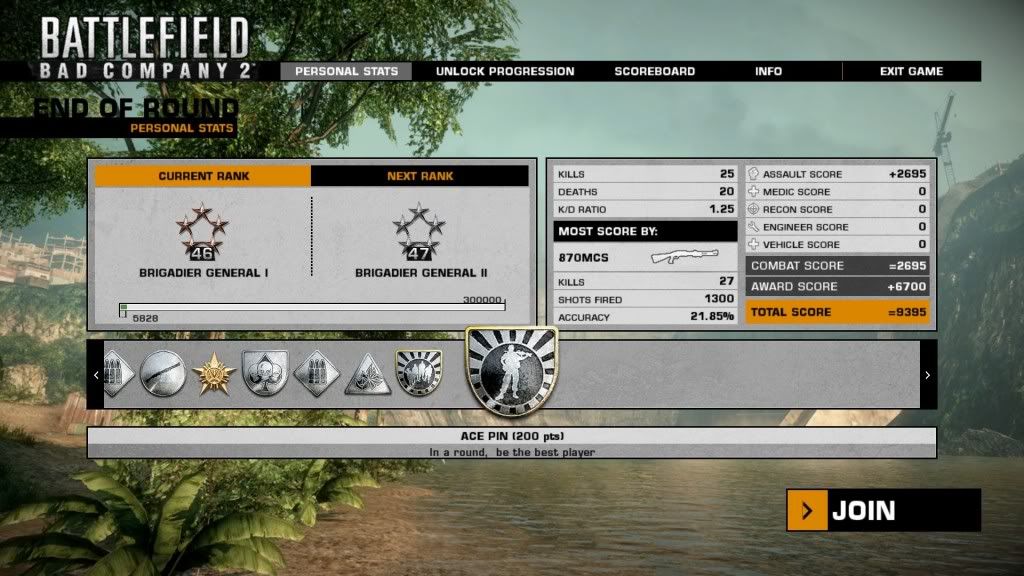
Task: Open the Unlock Progression tab
Action: coord(505,72)
